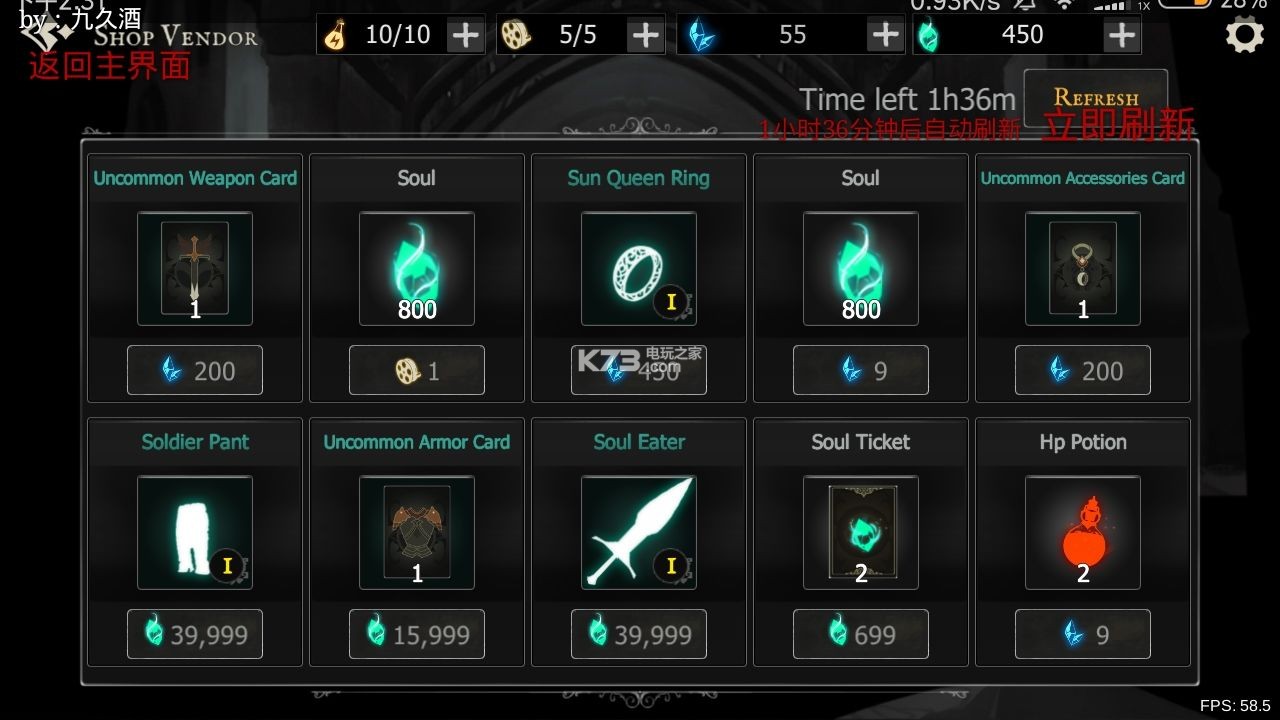Add green souls with plus button
Image resolution: width=1280 pixels, height=720 pixels.
pyautogui.click(x=1122, y=35)
